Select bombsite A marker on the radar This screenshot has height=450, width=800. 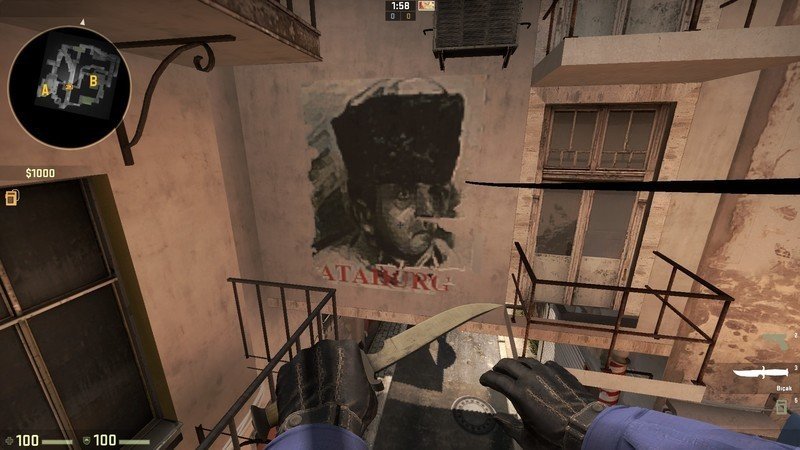[45, 89]
